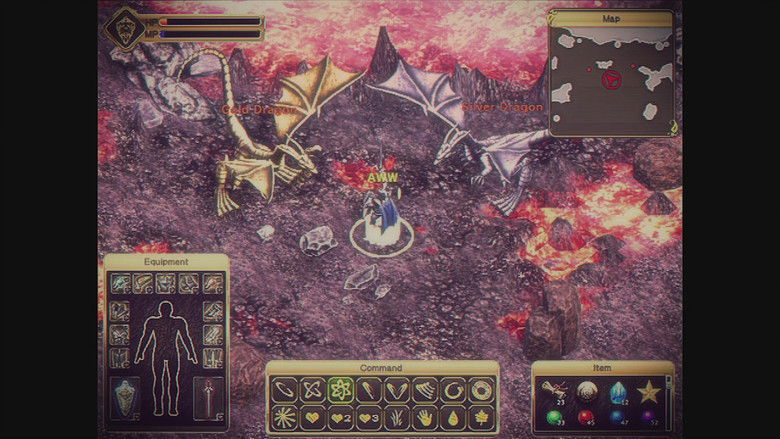Choose the heart 3 command
Image resolution: width=780 pixels, height=439 pixels.
[x=369, y=418]
